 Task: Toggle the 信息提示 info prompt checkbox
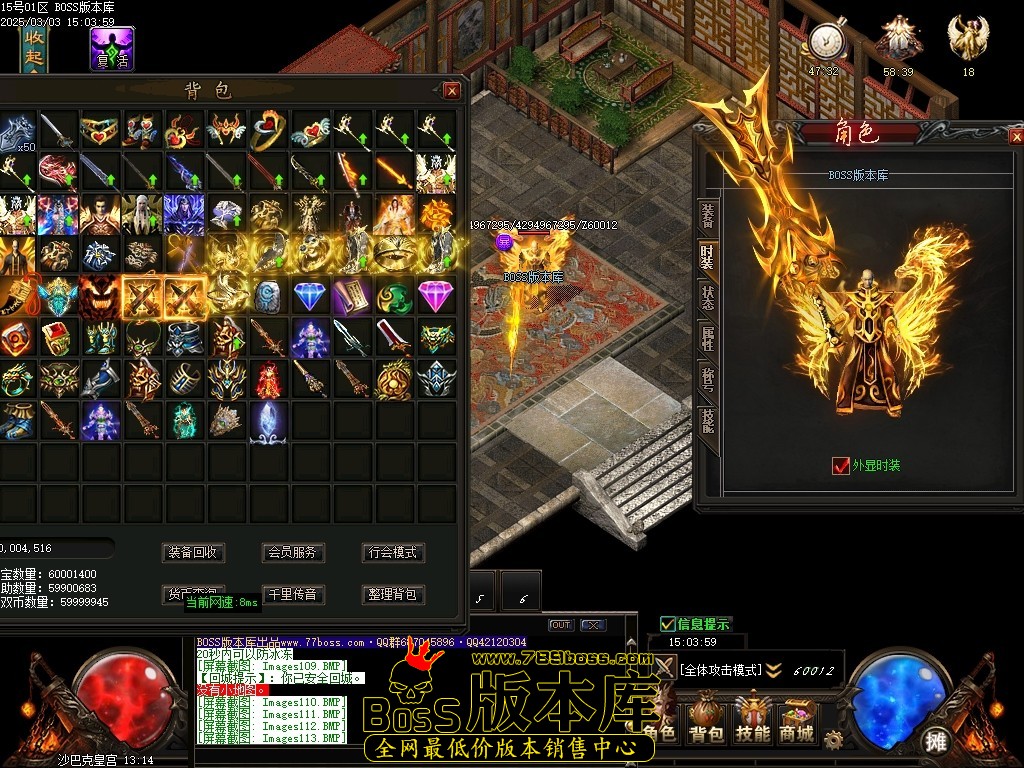click(668, 625)
